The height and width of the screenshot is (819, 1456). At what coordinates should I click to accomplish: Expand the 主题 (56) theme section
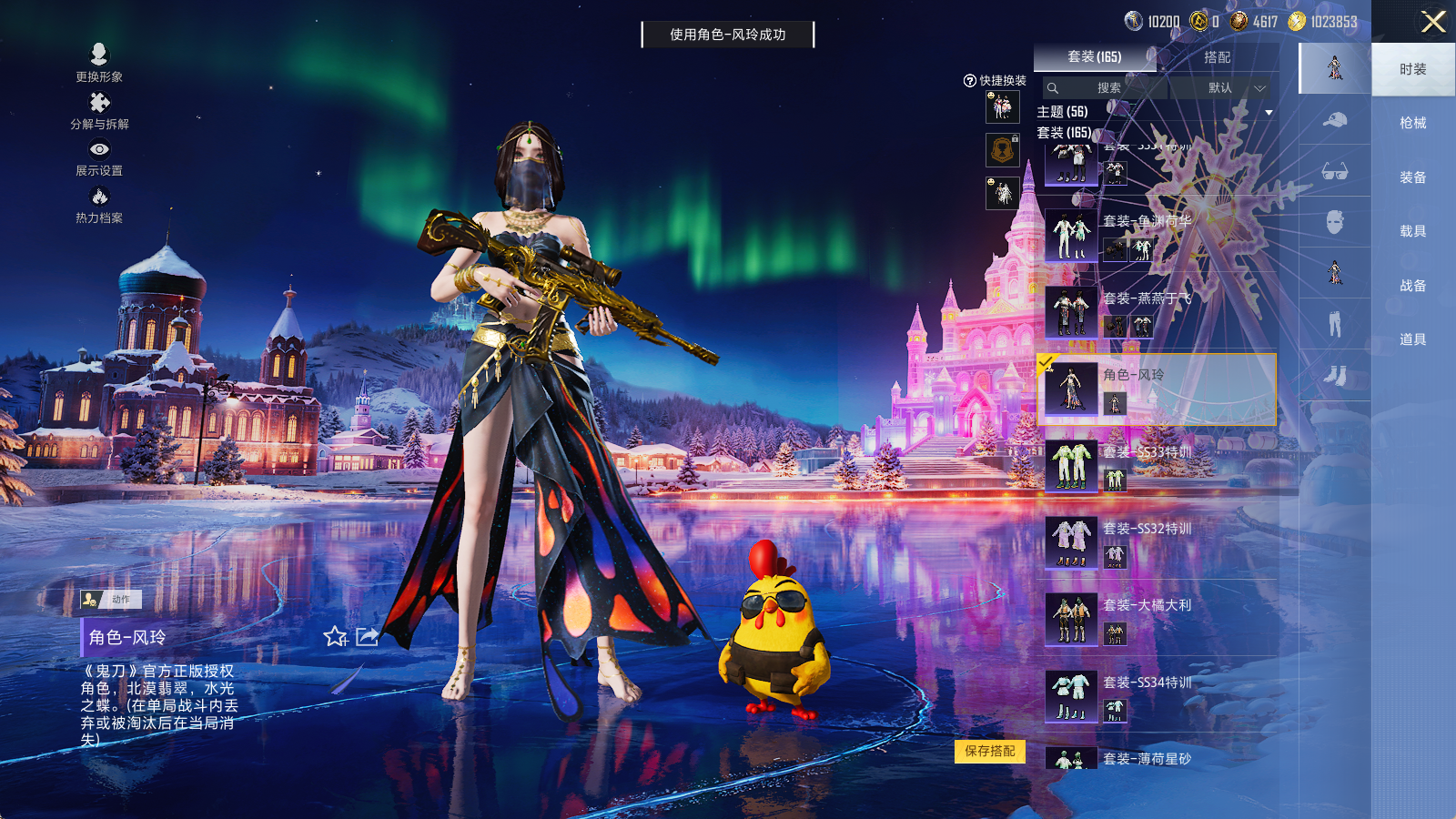tap(1269, 113)
